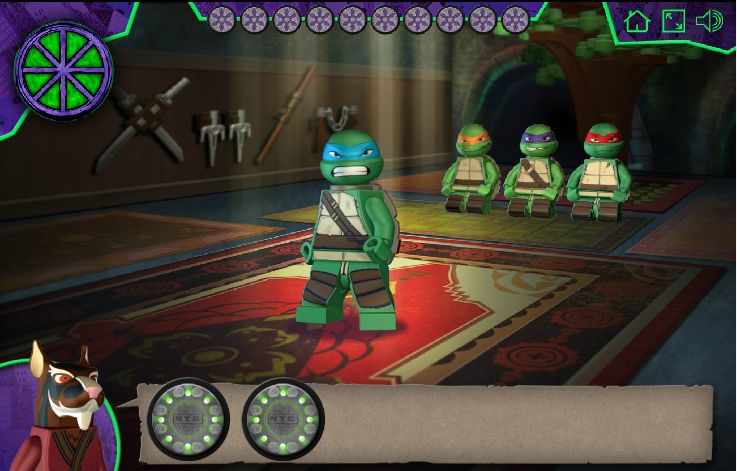
Task: Return to the home screen via house icon
Action: click(637, 21)
